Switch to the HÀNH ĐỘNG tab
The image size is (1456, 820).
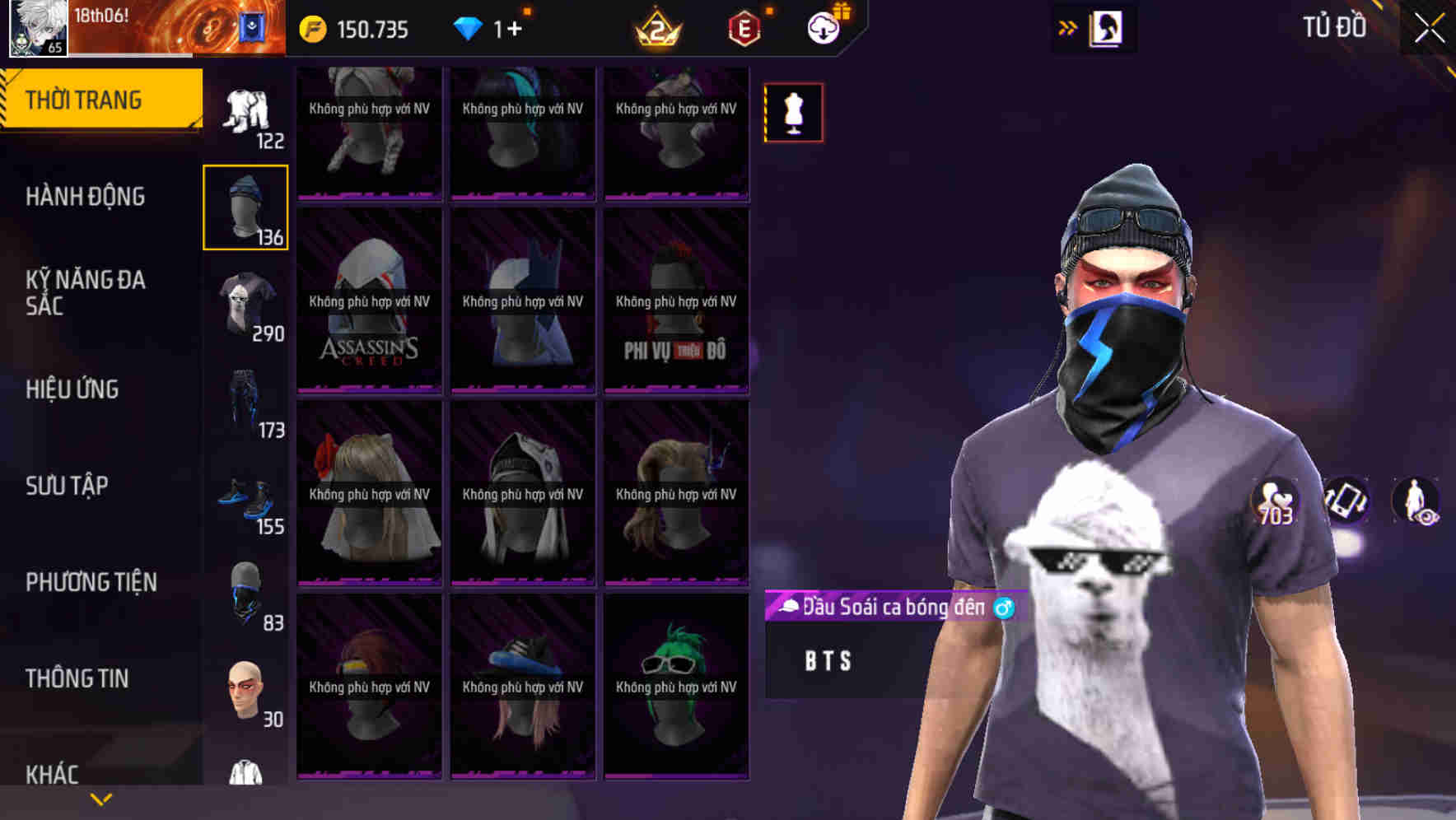86,197
